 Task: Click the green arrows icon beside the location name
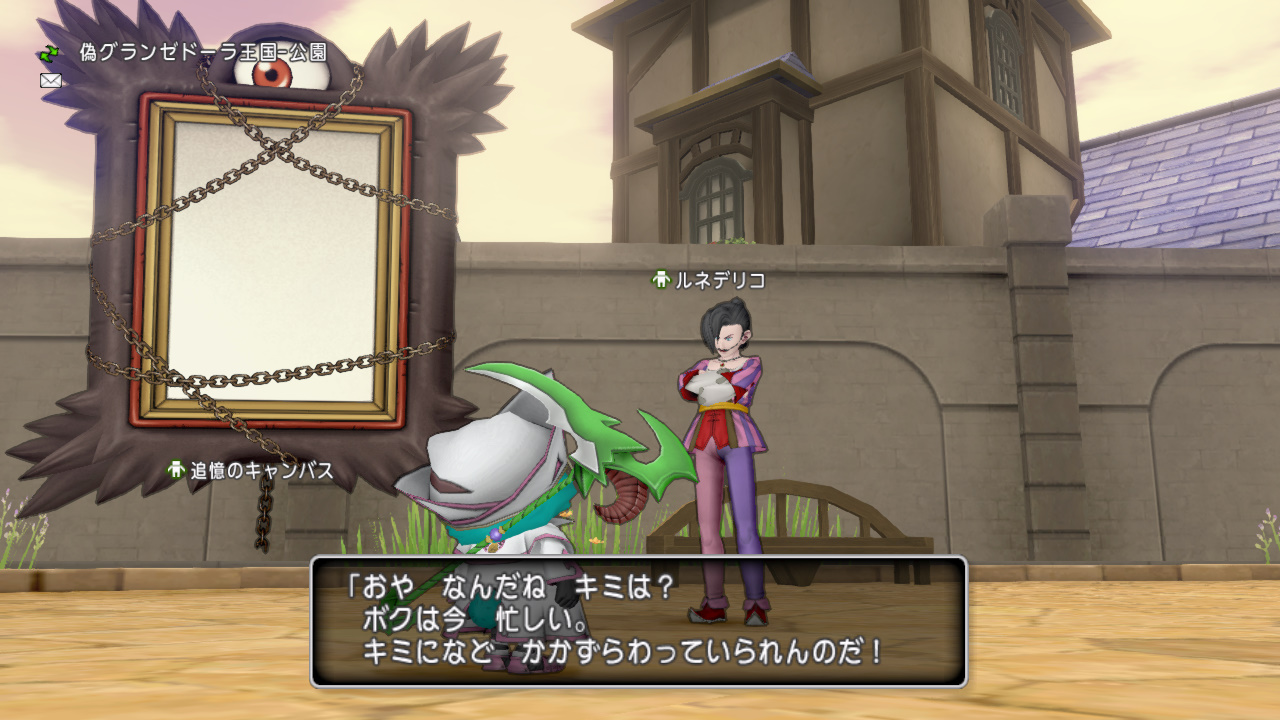(49, 54)
